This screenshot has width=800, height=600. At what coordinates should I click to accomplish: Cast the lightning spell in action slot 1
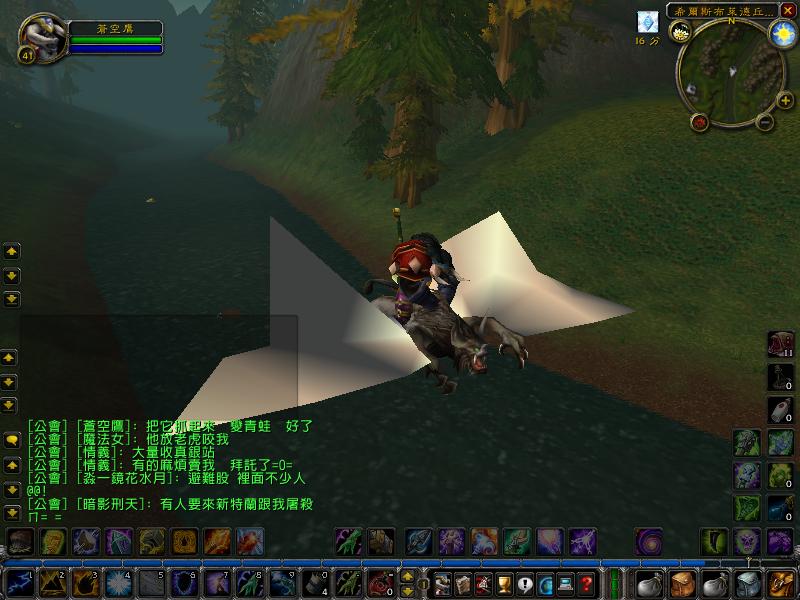pyautogui.click(x=20, y=582)
